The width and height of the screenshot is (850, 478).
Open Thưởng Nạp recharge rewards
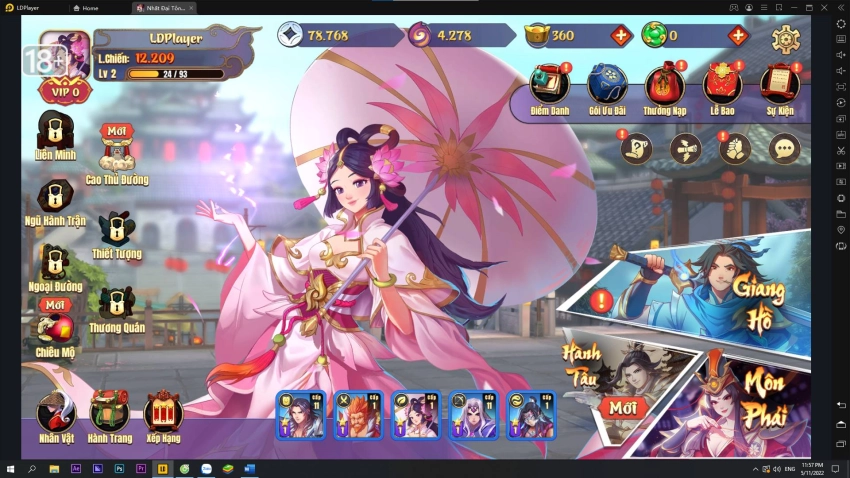tap(664, 89)
